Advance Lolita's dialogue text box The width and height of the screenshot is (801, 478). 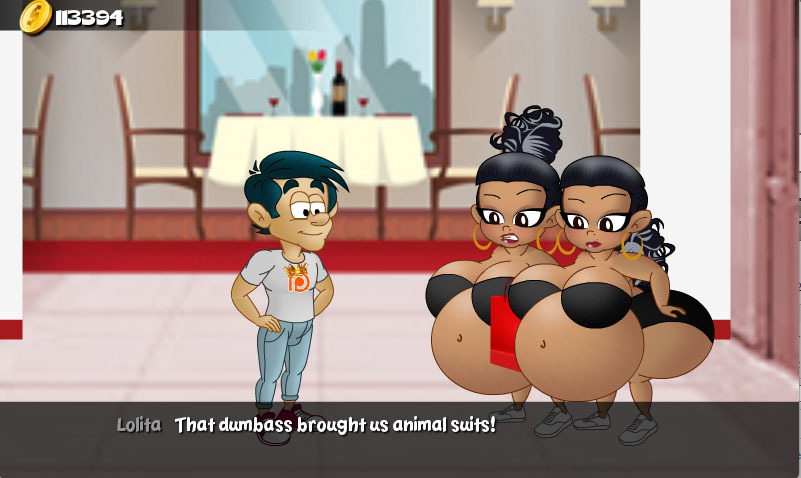coord(400,438)
